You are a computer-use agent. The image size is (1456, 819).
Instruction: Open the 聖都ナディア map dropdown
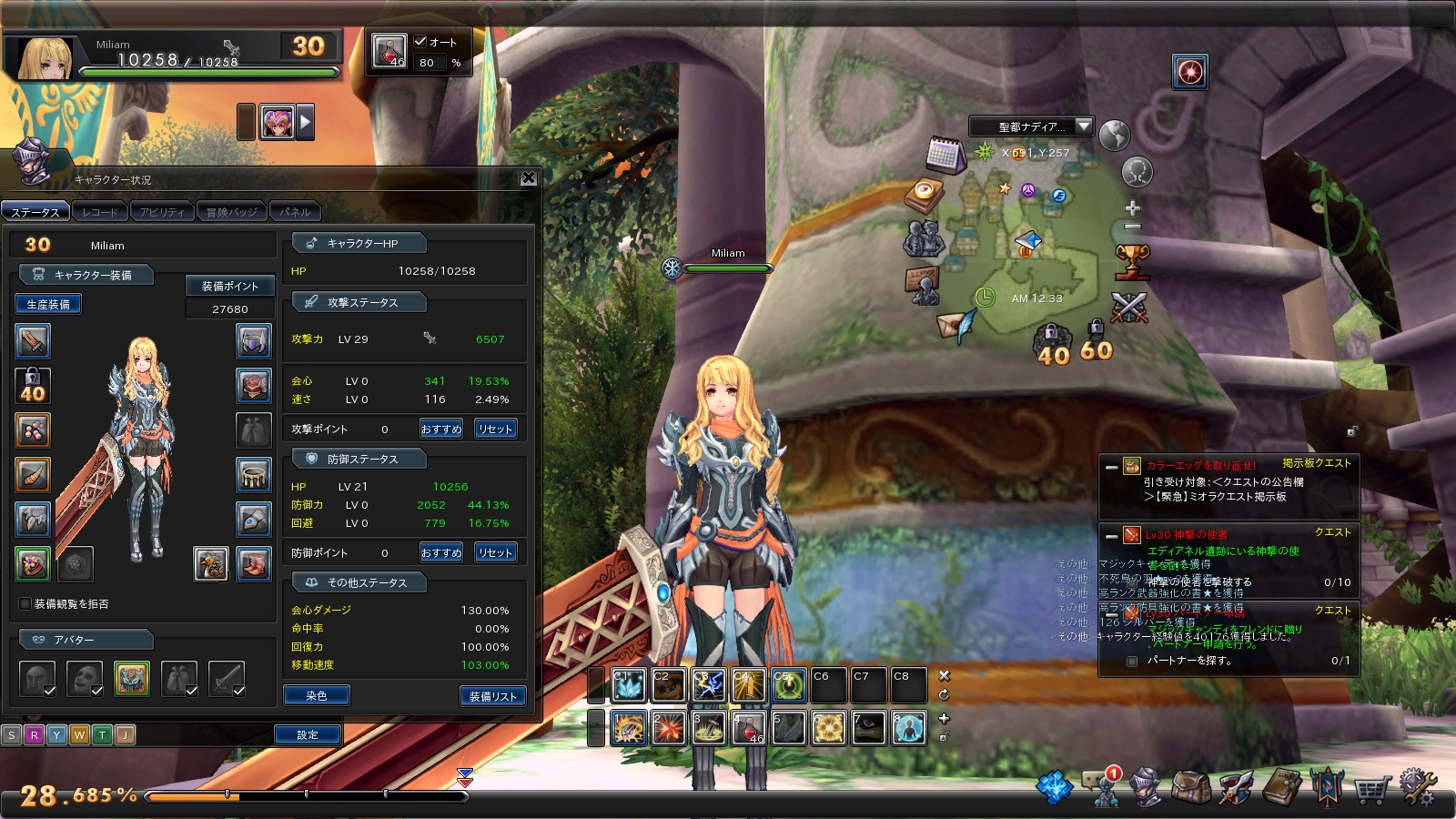click(1083, 126)
